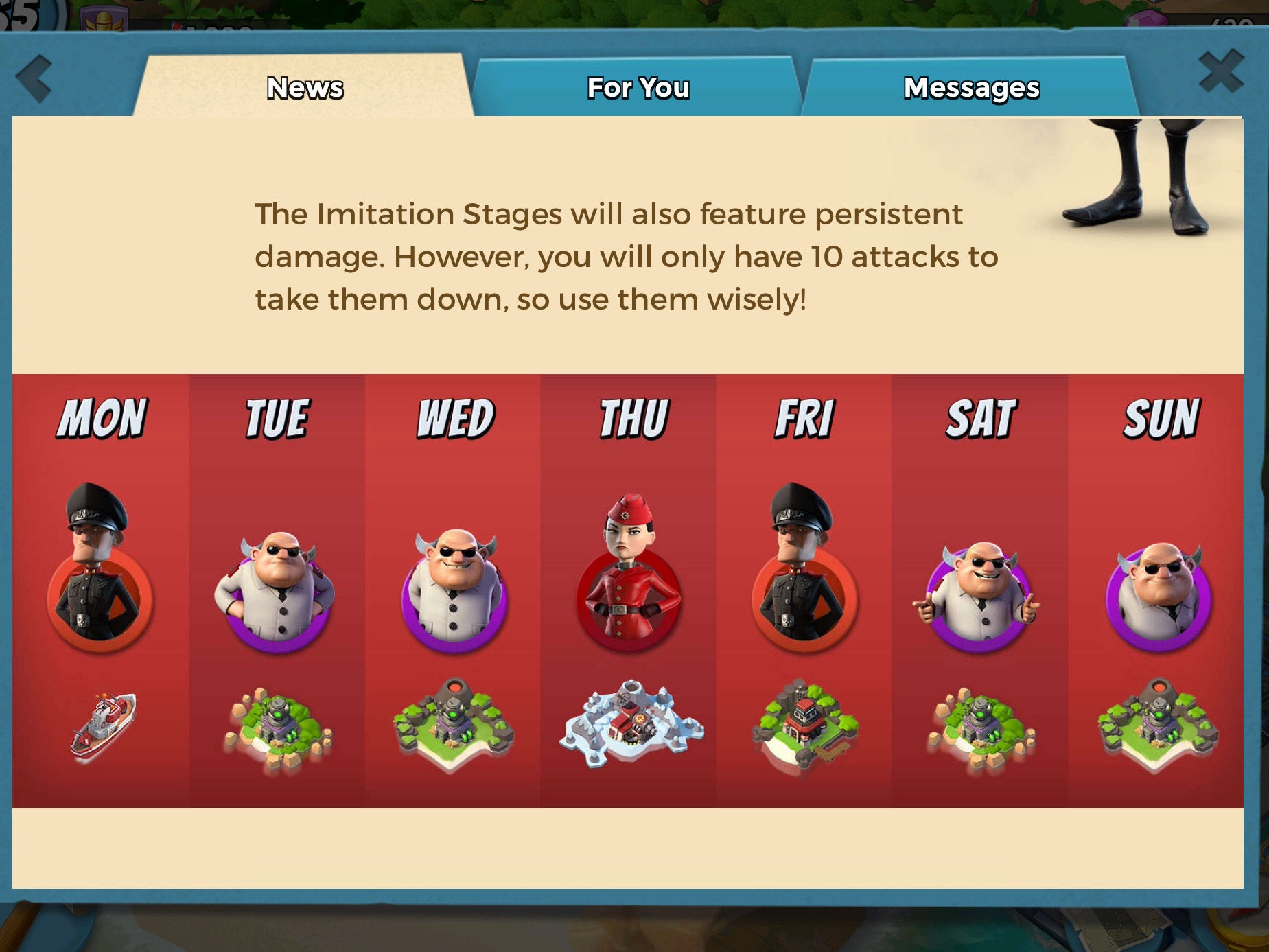Show the Messages tab

tap(970, 88)
